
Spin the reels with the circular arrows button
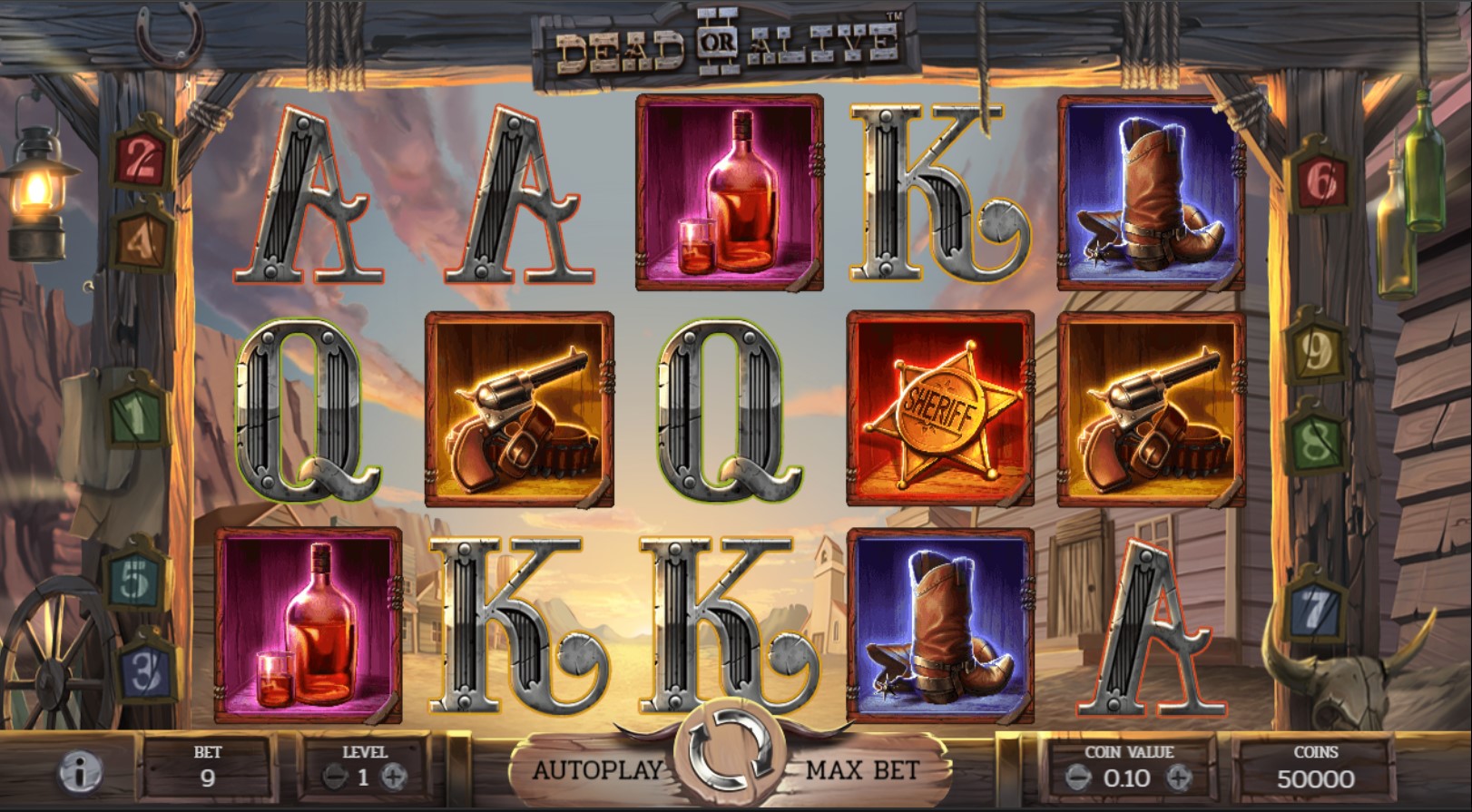click(730, 752)
